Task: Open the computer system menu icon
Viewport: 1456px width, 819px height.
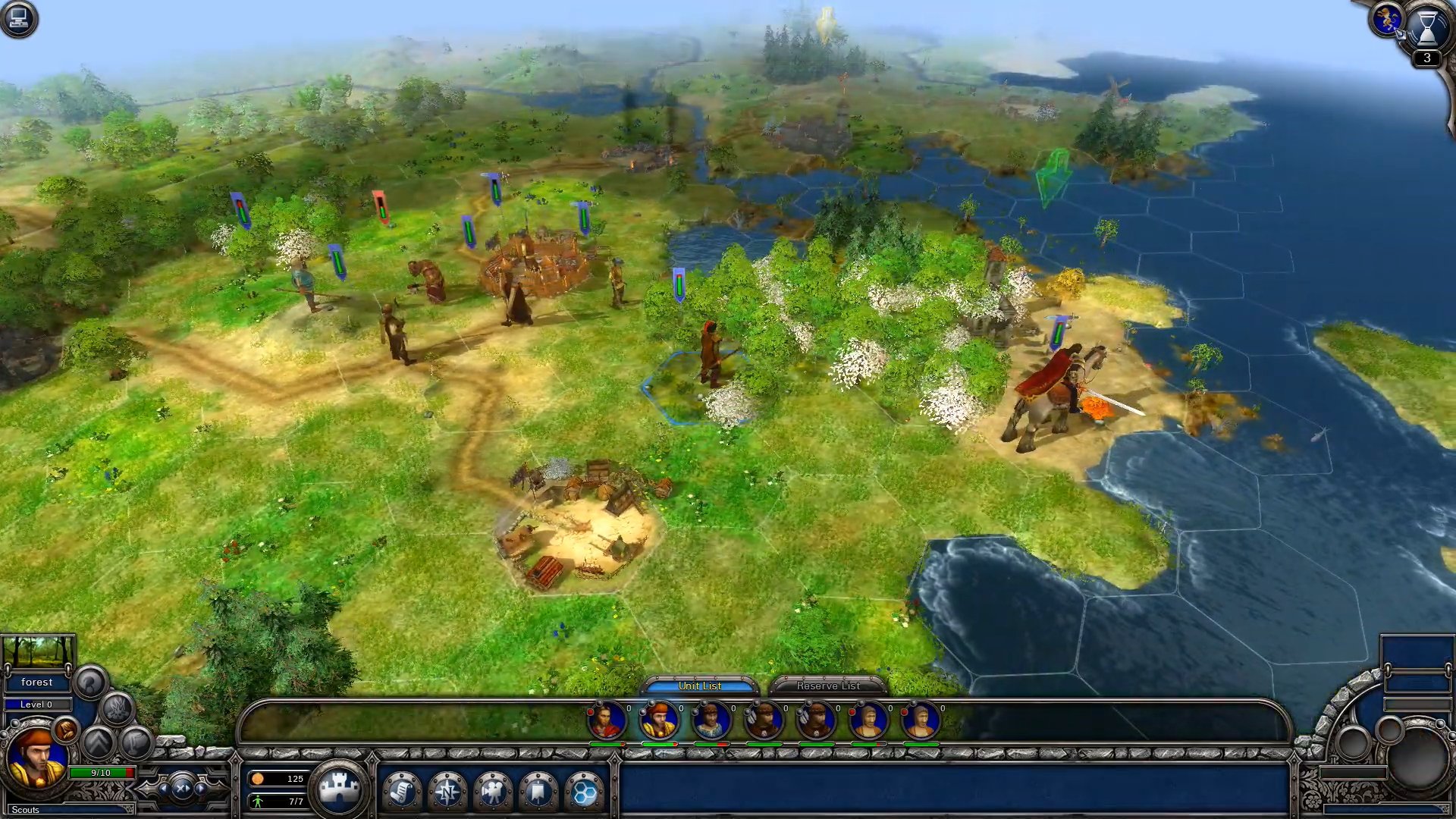Action: [x=18, y=18]
